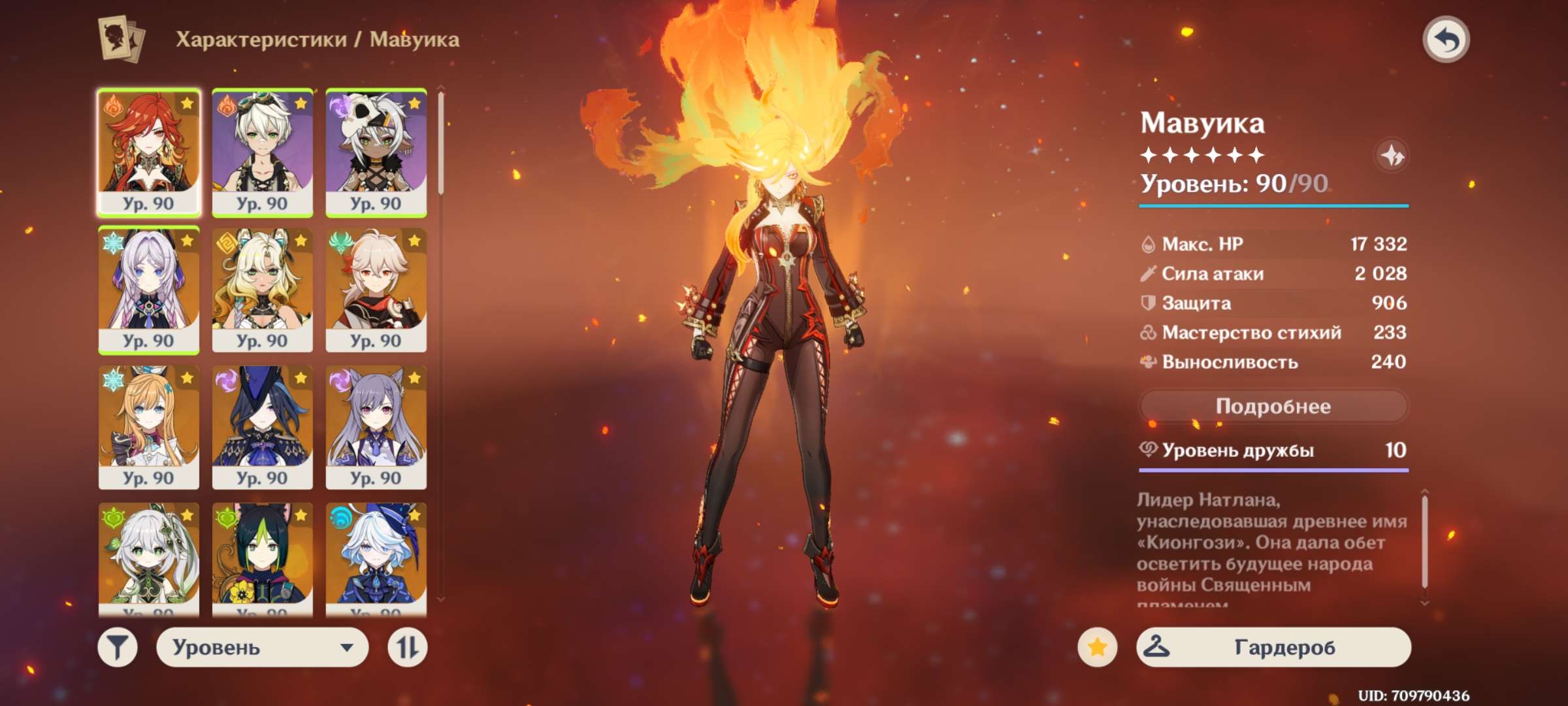1568x706 pixels.
Task: Pick the blue-hat Hydro character portrait
Action: coord(376,559)
